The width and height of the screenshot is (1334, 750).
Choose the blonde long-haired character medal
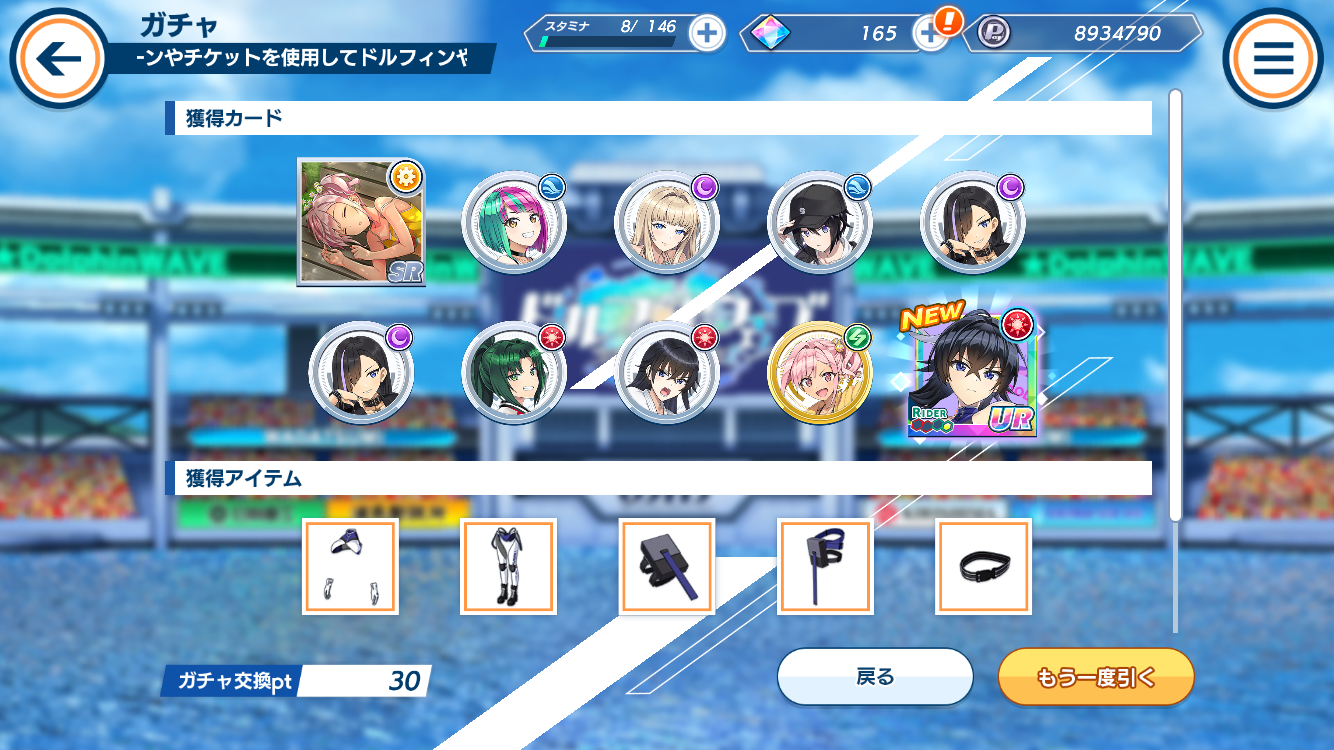pos(666,223)
